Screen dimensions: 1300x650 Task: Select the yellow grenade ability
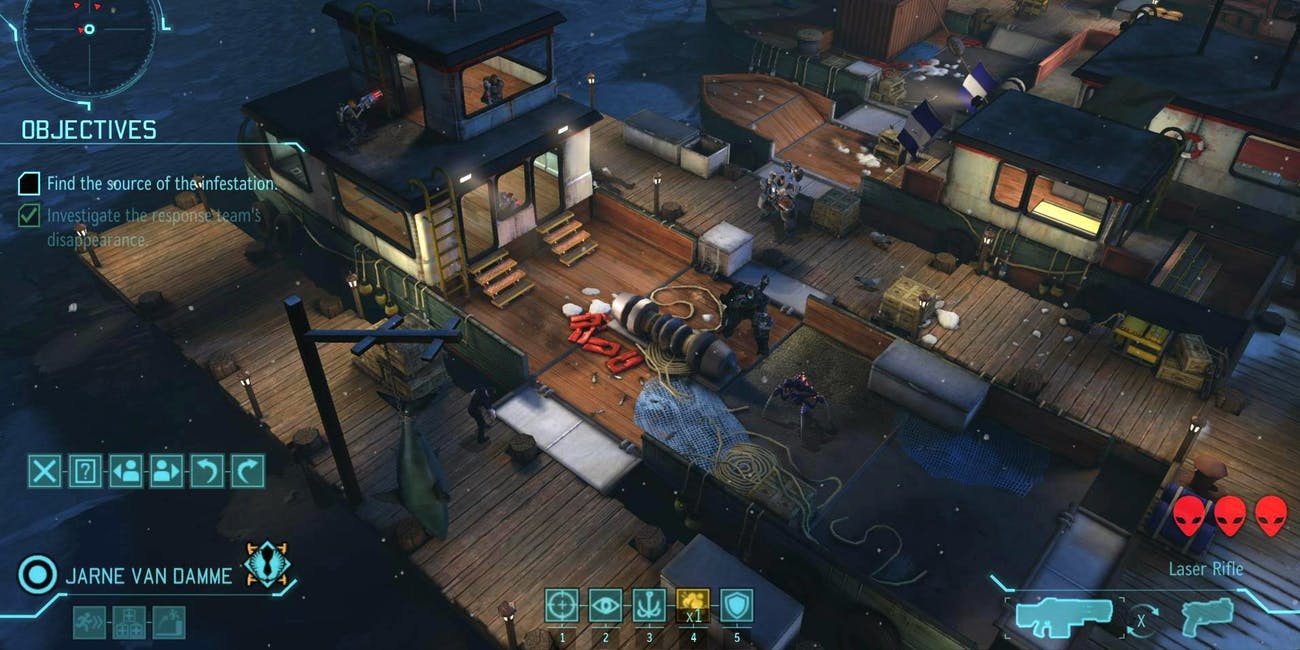click(692, 606)
